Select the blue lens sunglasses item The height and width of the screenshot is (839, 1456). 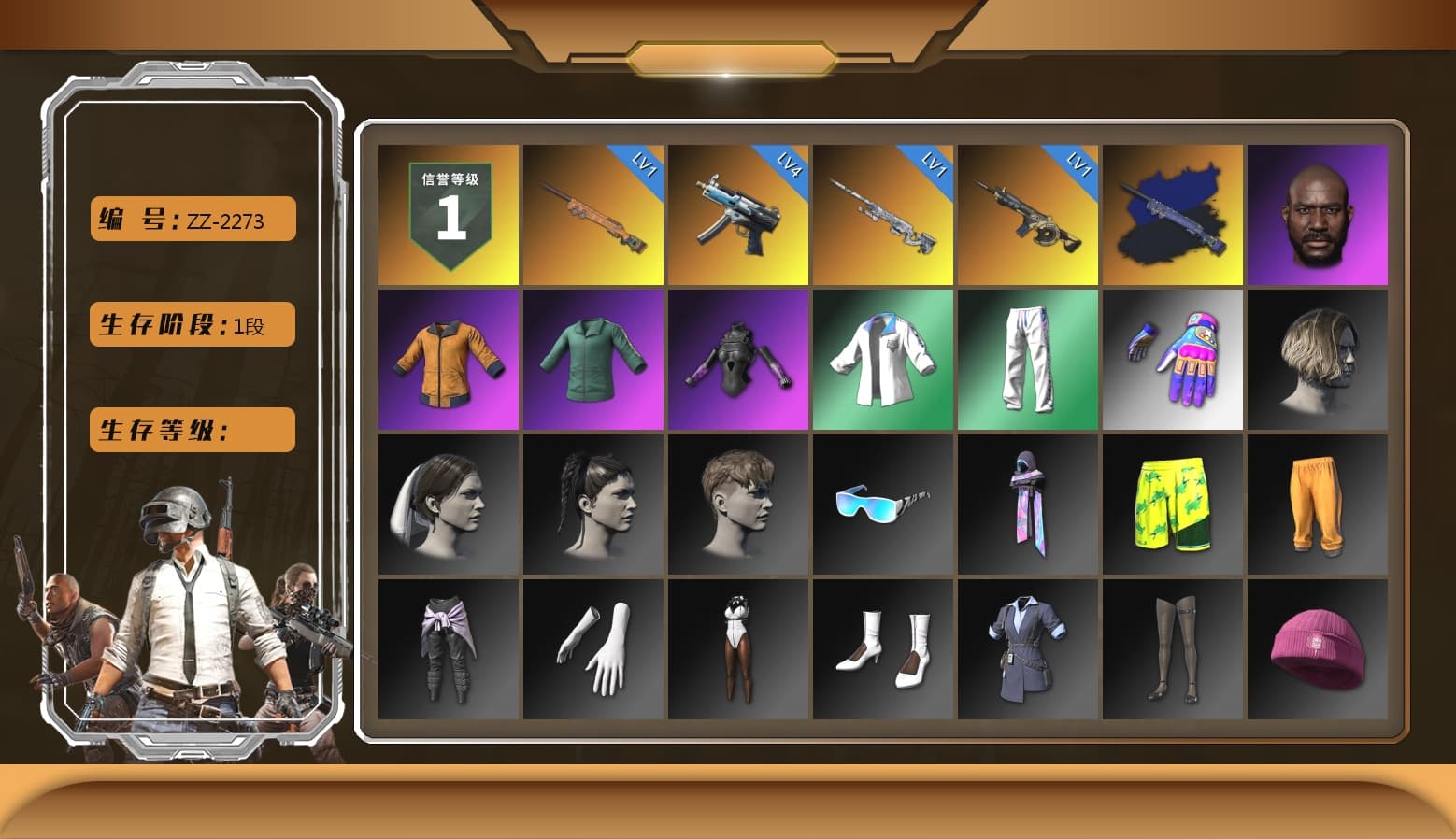coord(882,504)
